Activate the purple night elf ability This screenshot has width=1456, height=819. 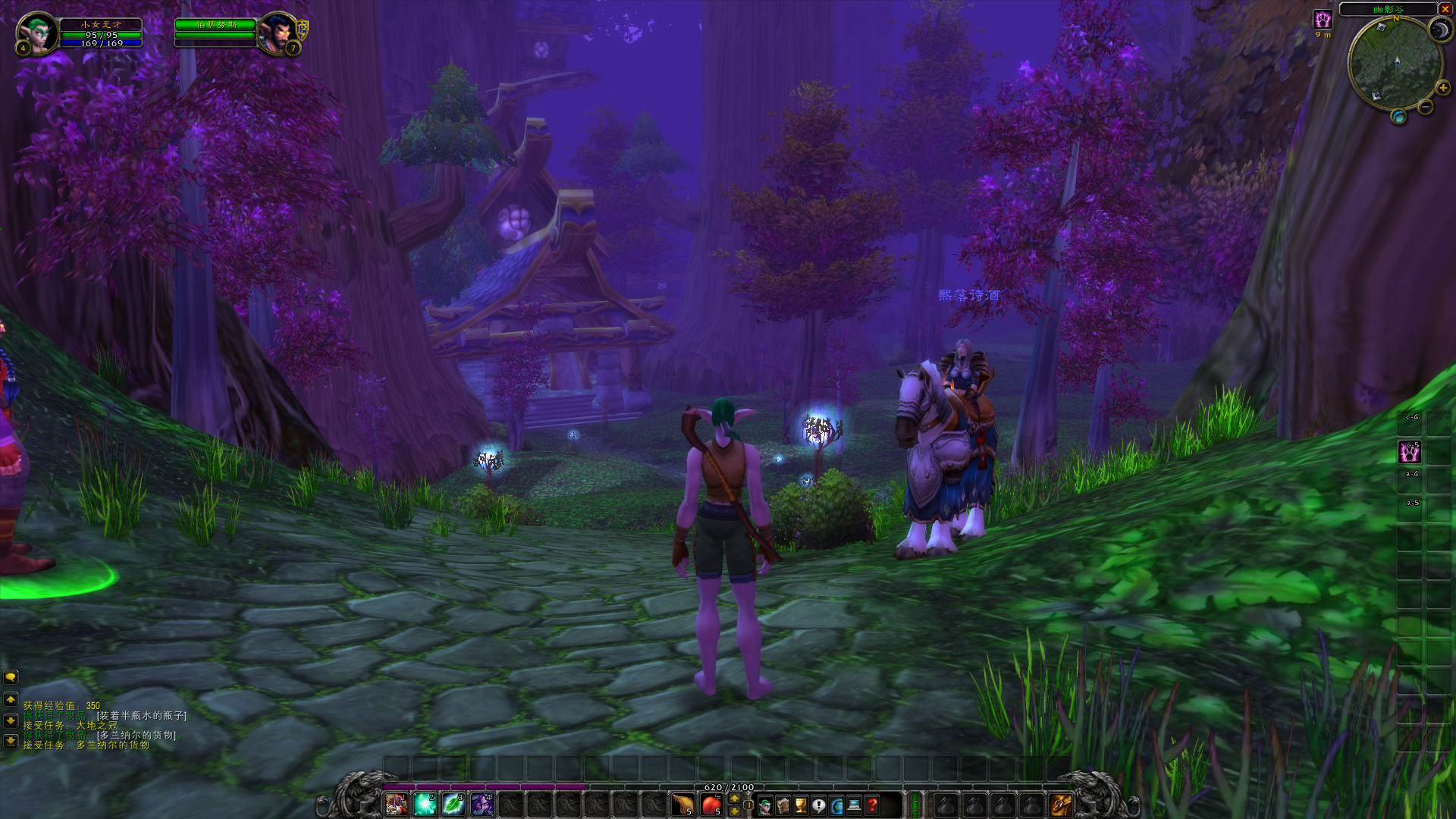tap(482, 804)
